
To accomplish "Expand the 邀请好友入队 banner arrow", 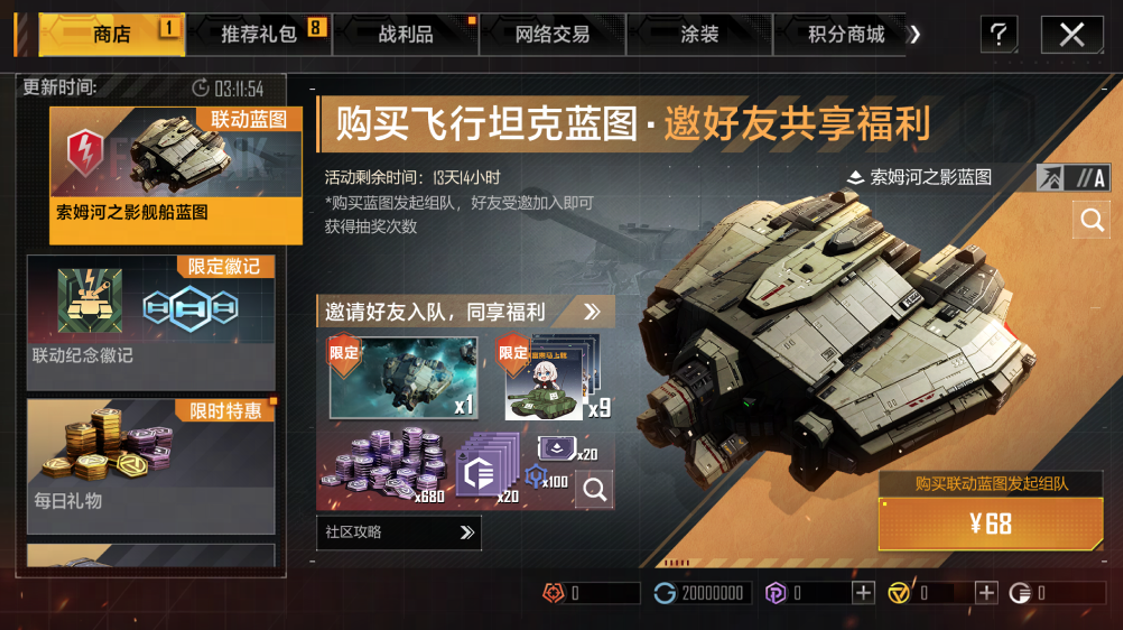I will tap(592, 311).
